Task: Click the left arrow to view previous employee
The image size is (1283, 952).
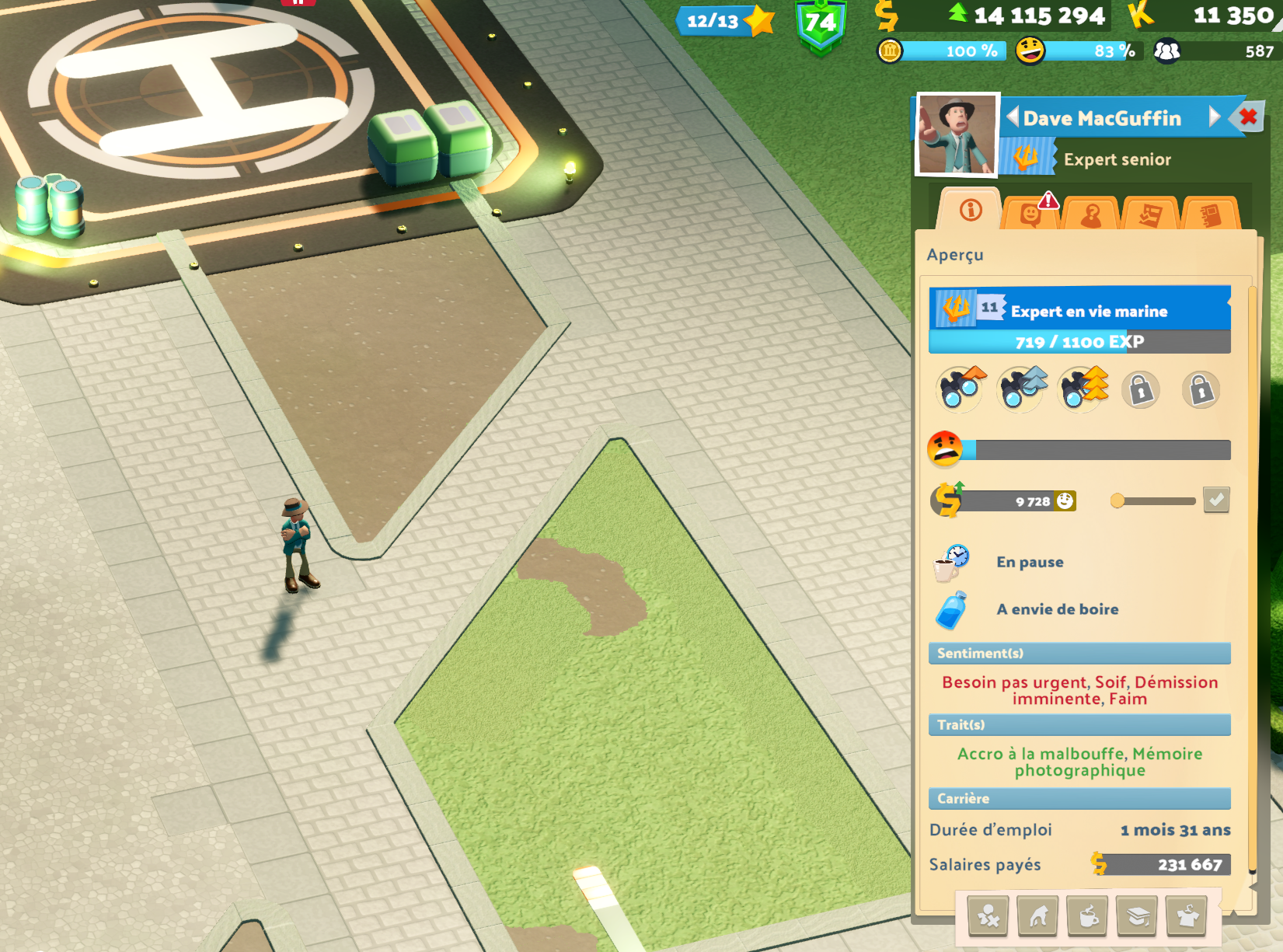Action: coord(1014,118)
